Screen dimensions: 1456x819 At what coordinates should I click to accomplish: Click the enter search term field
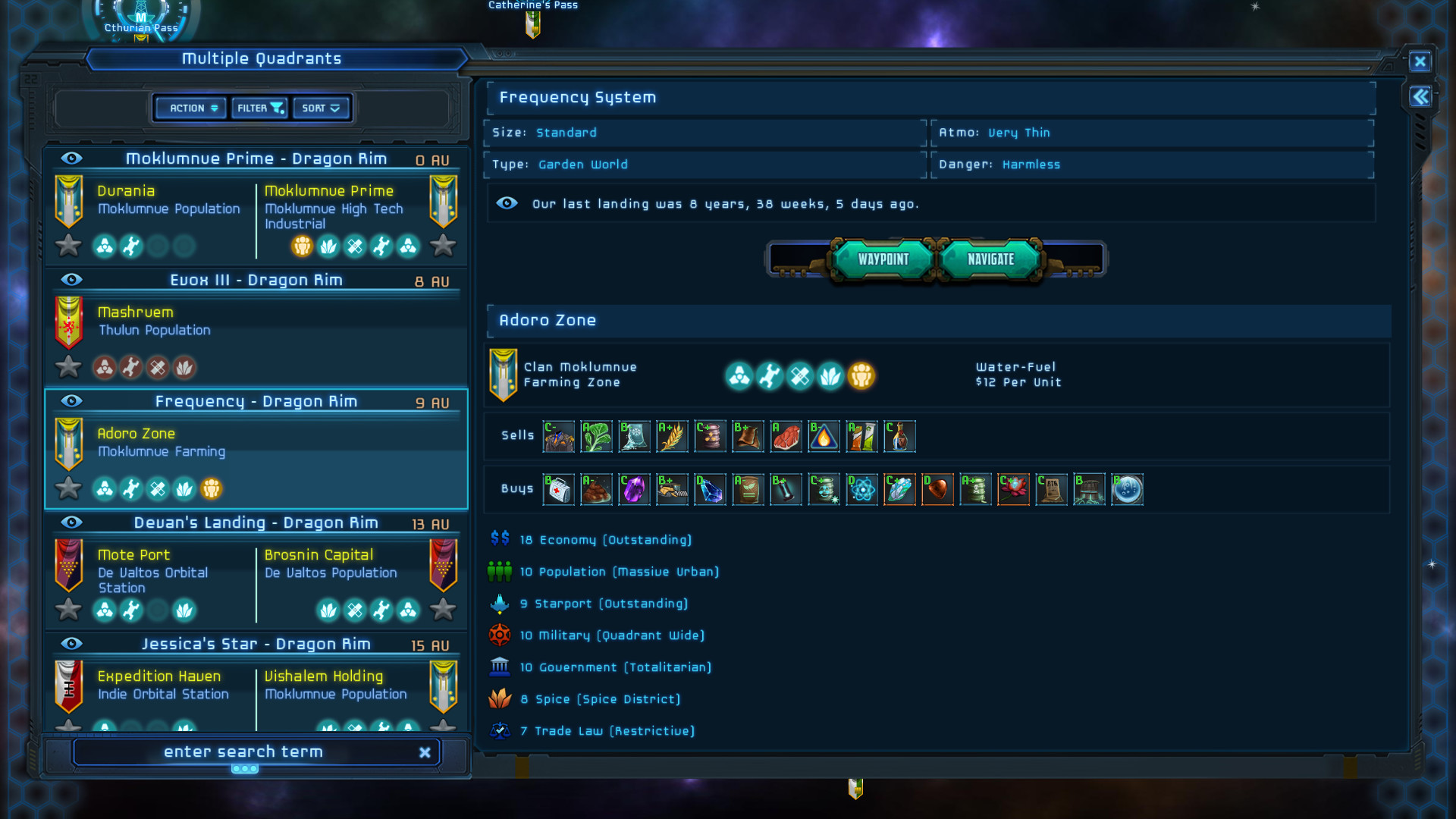pyautogui.click(x=244, y=752)
